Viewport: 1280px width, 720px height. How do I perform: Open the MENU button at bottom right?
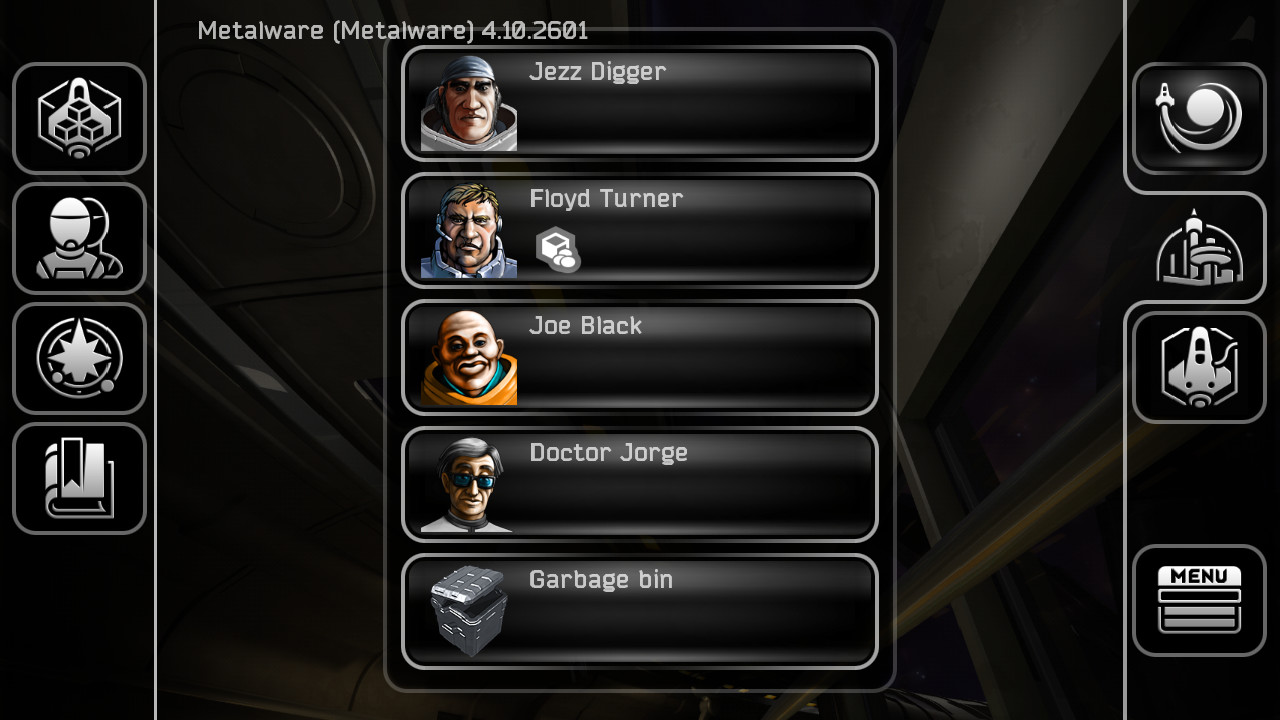click(1198, 598)
